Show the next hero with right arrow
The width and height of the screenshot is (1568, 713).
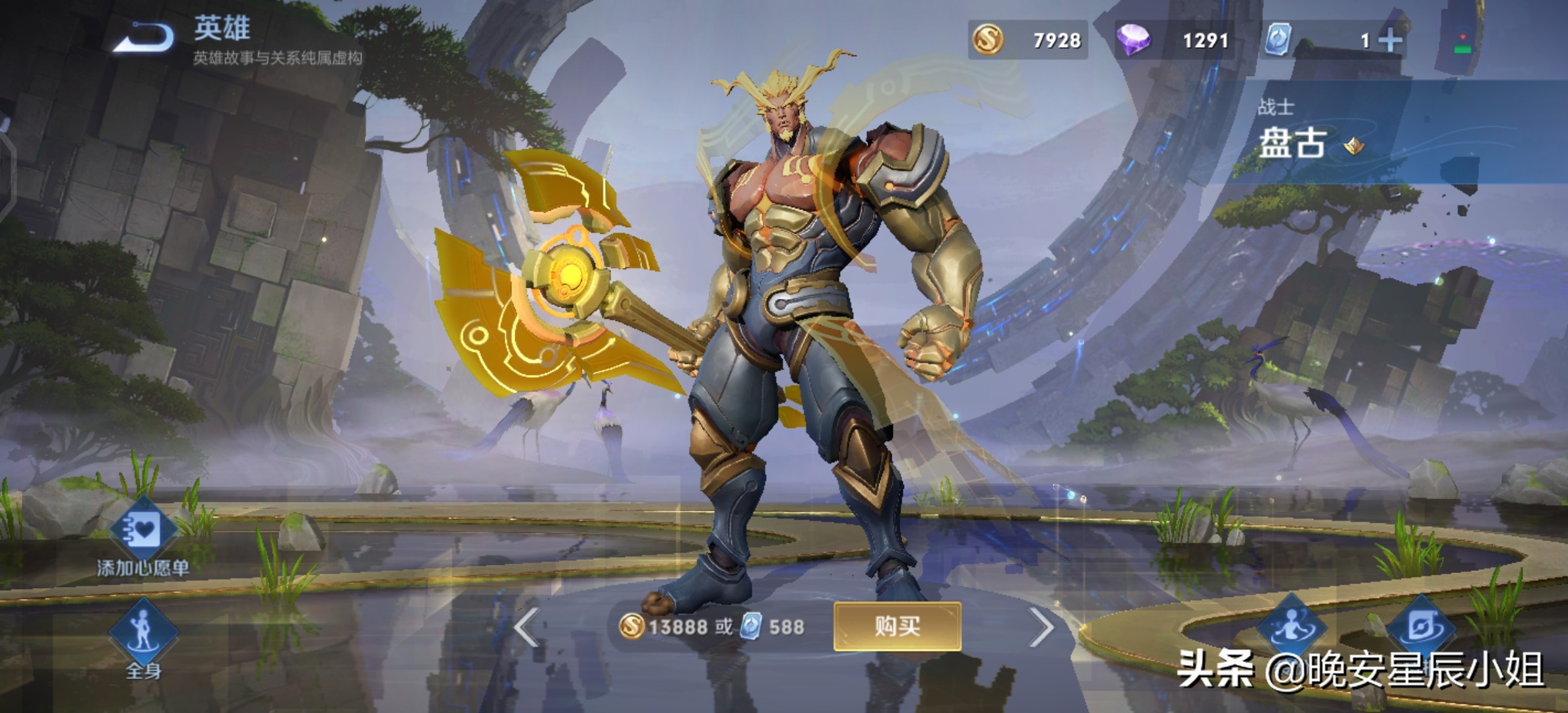1041,627
